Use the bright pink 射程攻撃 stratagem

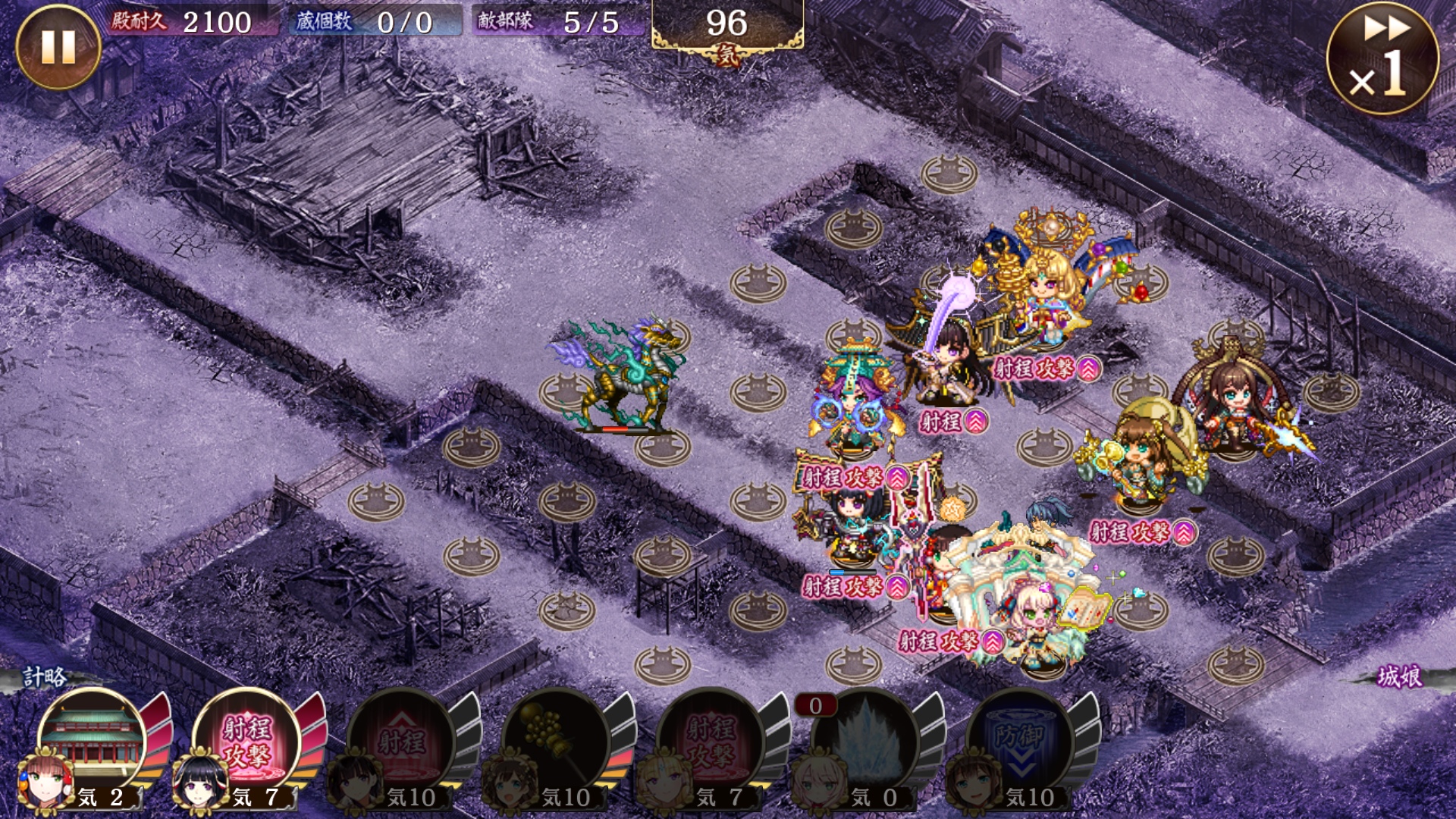point(247,739)
